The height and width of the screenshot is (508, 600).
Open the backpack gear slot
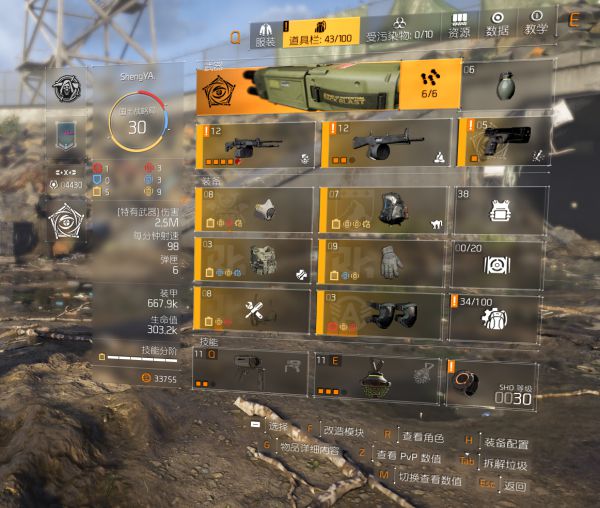click(x=381, y=210)
